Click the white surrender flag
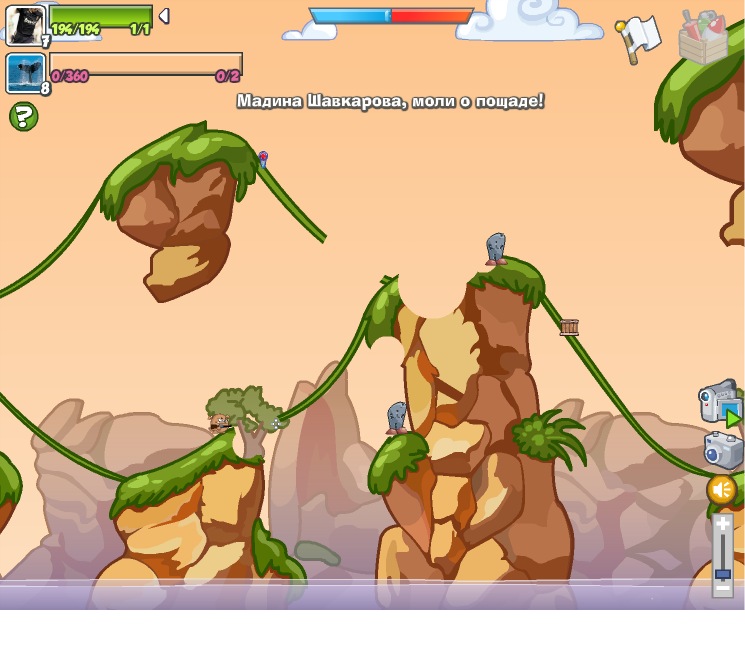The image size is (745, 650). tap(638, 37)
